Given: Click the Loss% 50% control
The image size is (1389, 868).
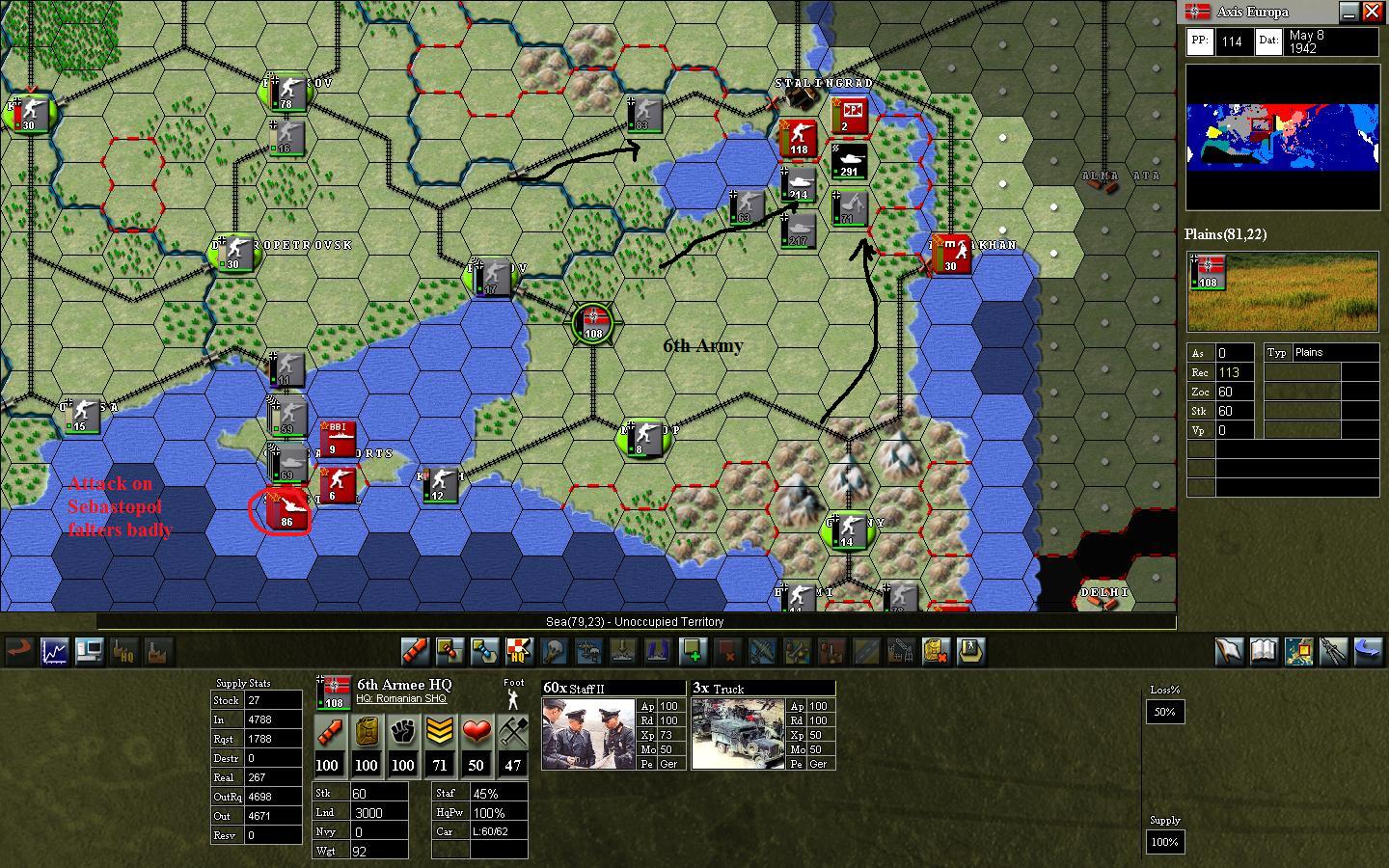Looking at the screenshot, I should [x=1164, y=712].
